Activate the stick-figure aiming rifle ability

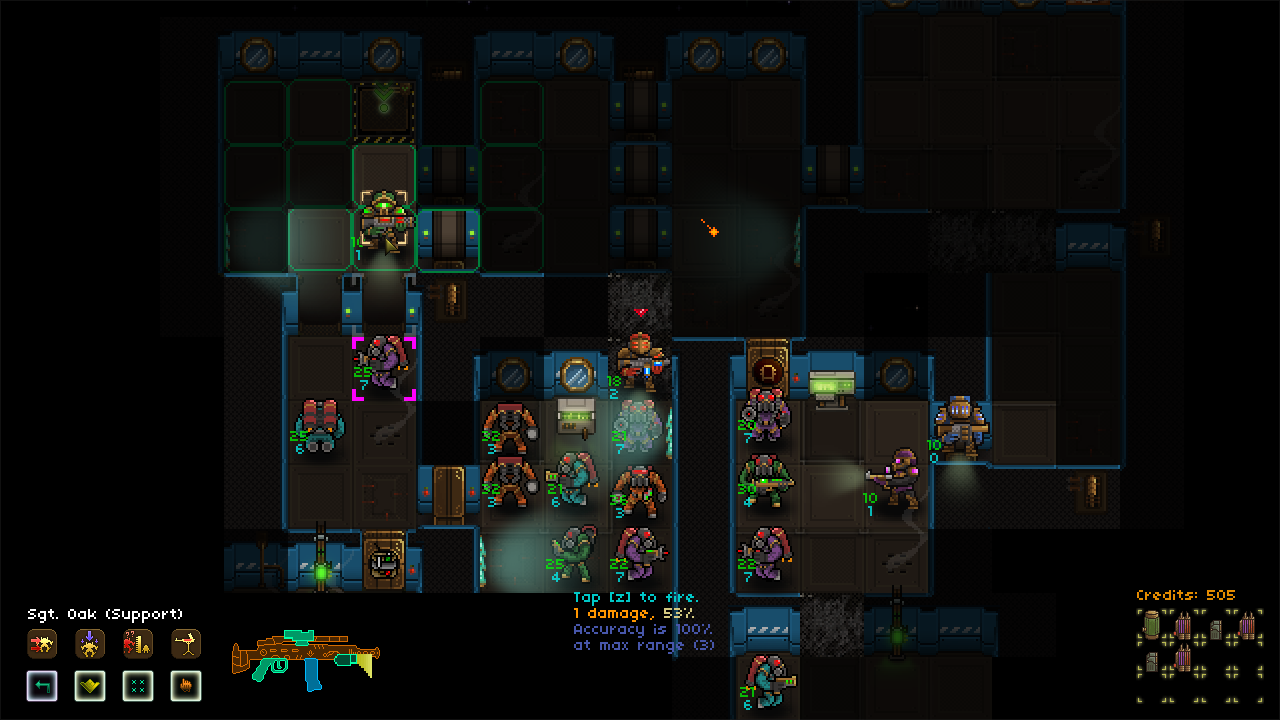point(186,644)
